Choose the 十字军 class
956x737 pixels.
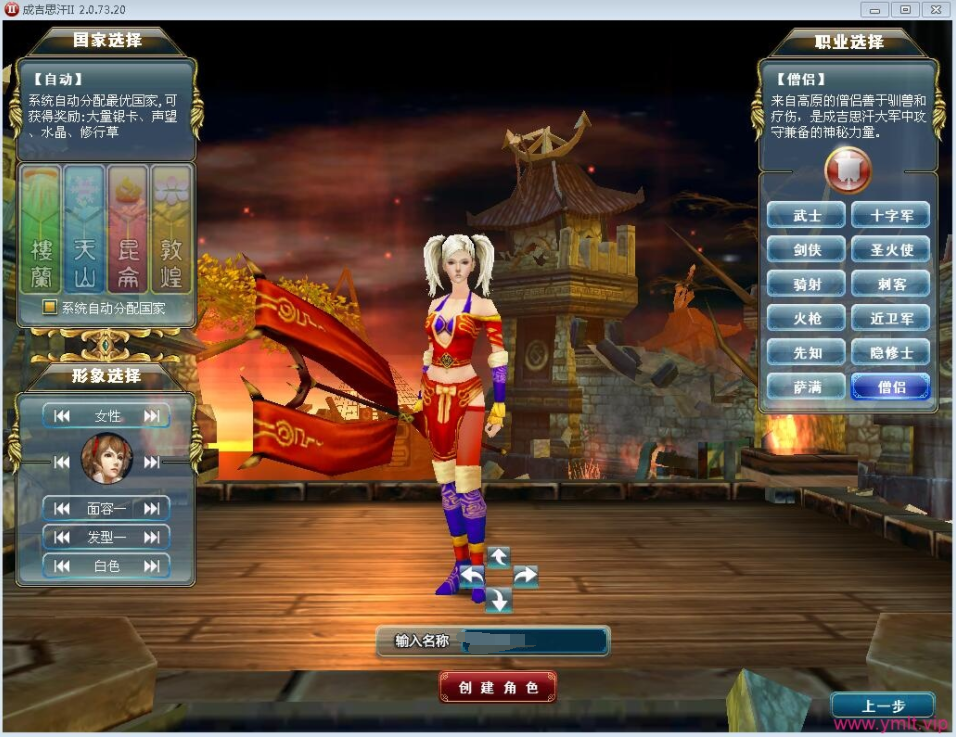point(890,215)
